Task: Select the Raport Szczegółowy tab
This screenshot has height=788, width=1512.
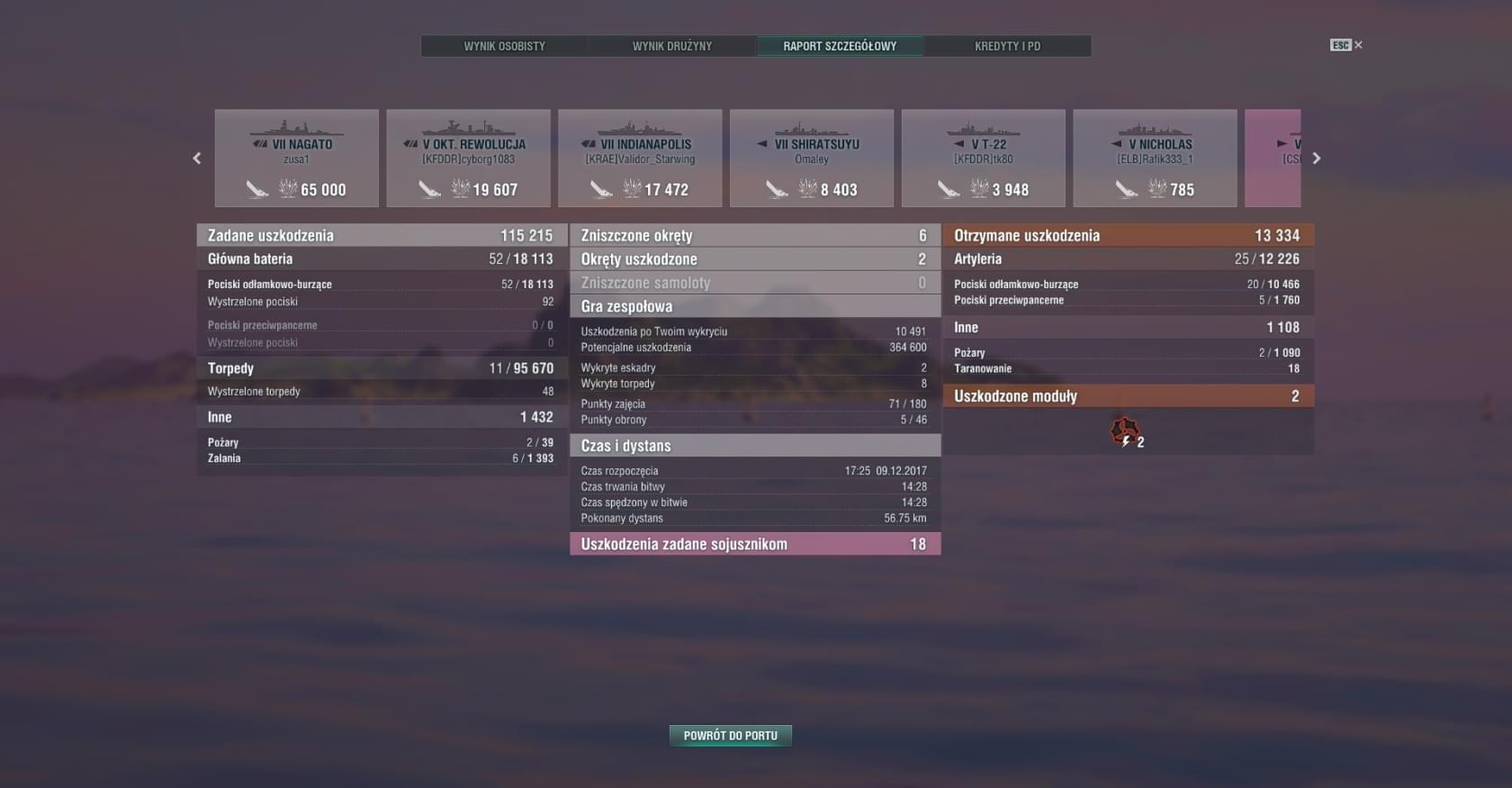Action: (x=840, y=46)
